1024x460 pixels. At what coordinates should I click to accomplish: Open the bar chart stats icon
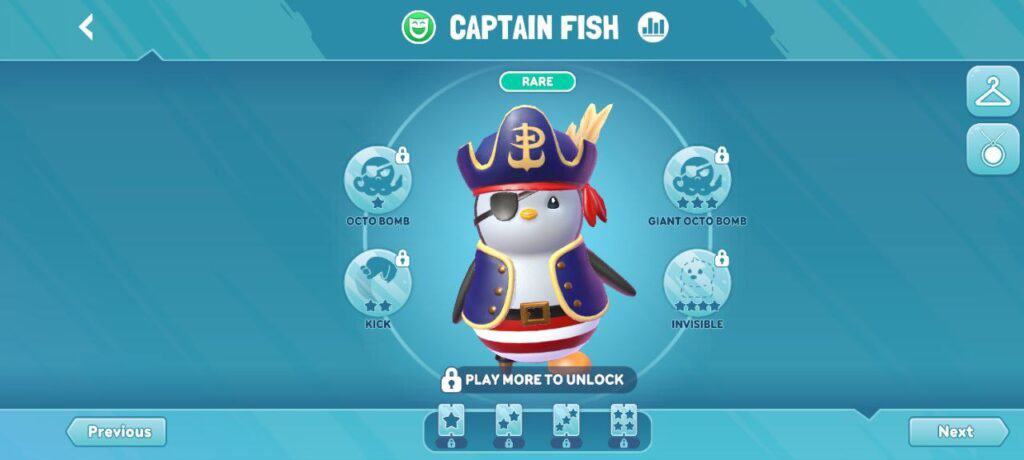tap(653, 27)
